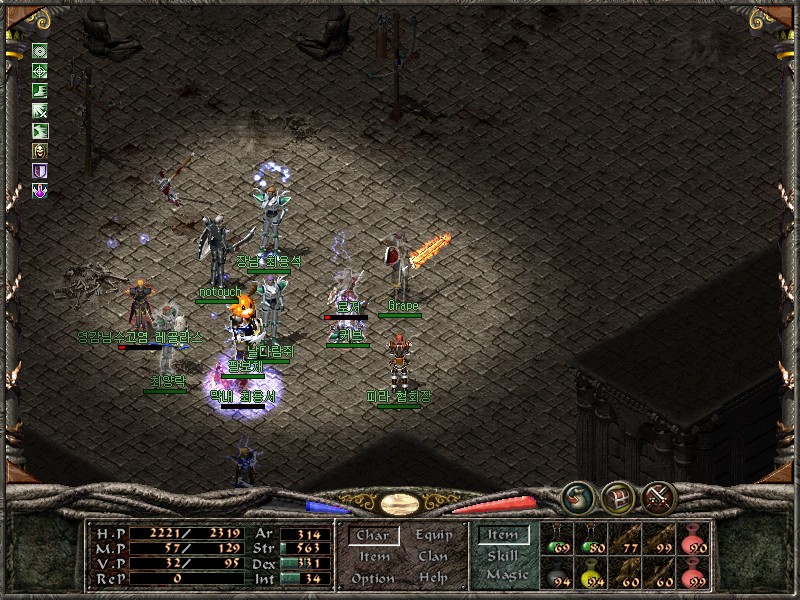
Task: Open the Char menu
Action: tap(372, 536)
